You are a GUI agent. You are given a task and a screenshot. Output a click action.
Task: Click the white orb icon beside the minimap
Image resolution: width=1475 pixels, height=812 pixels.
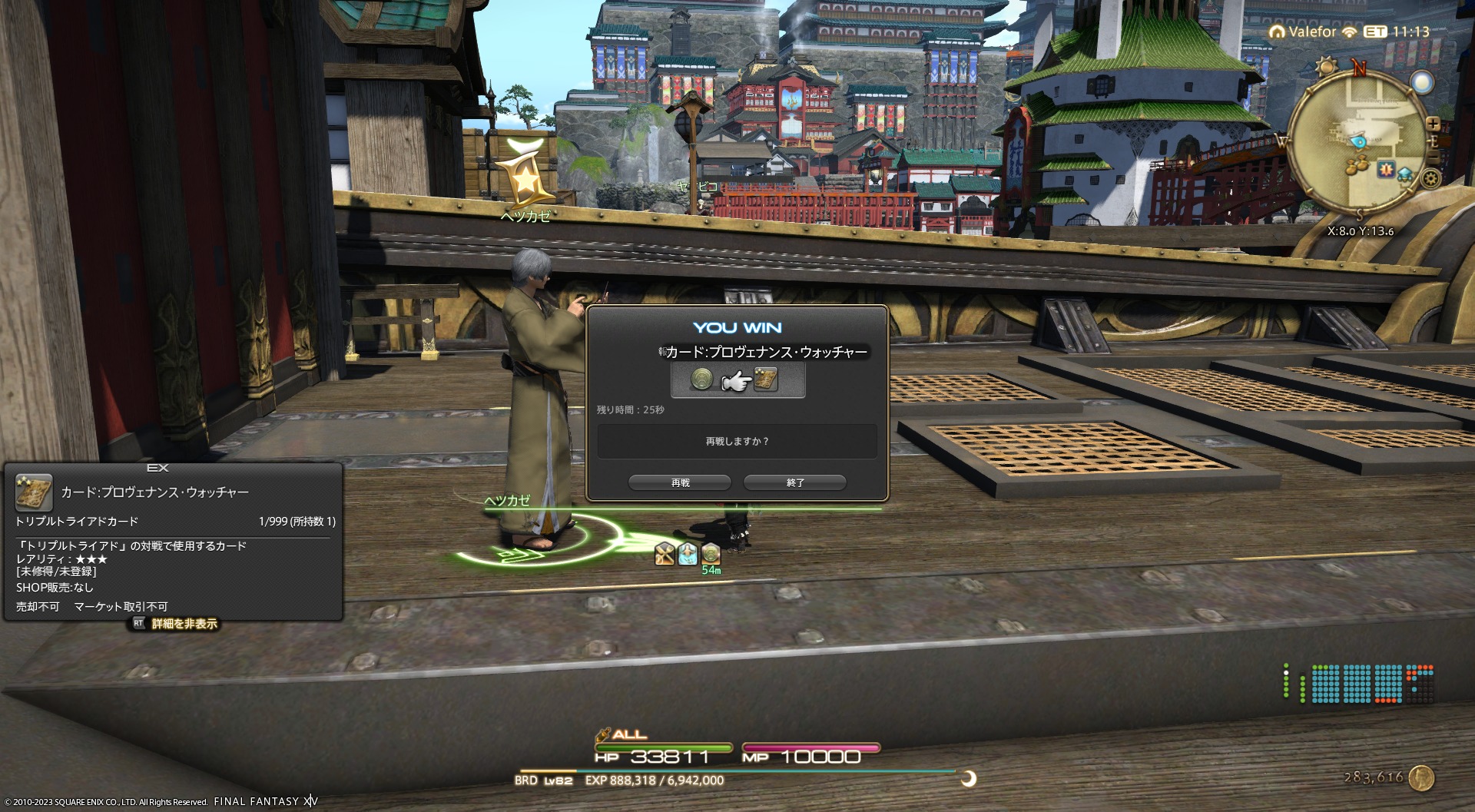point(1422,82)
